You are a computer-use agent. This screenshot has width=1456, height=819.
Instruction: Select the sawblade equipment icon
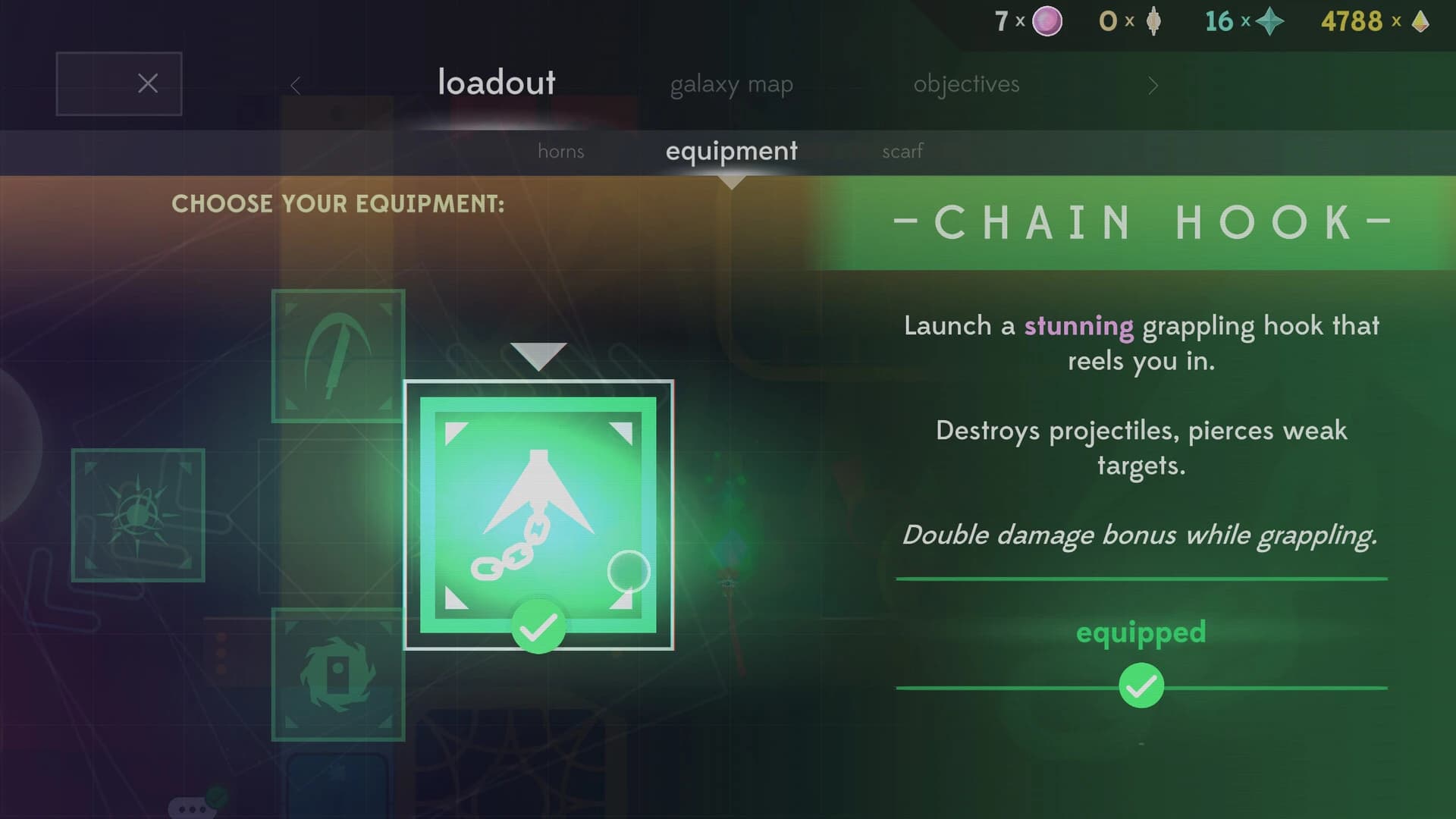(337, 675)
